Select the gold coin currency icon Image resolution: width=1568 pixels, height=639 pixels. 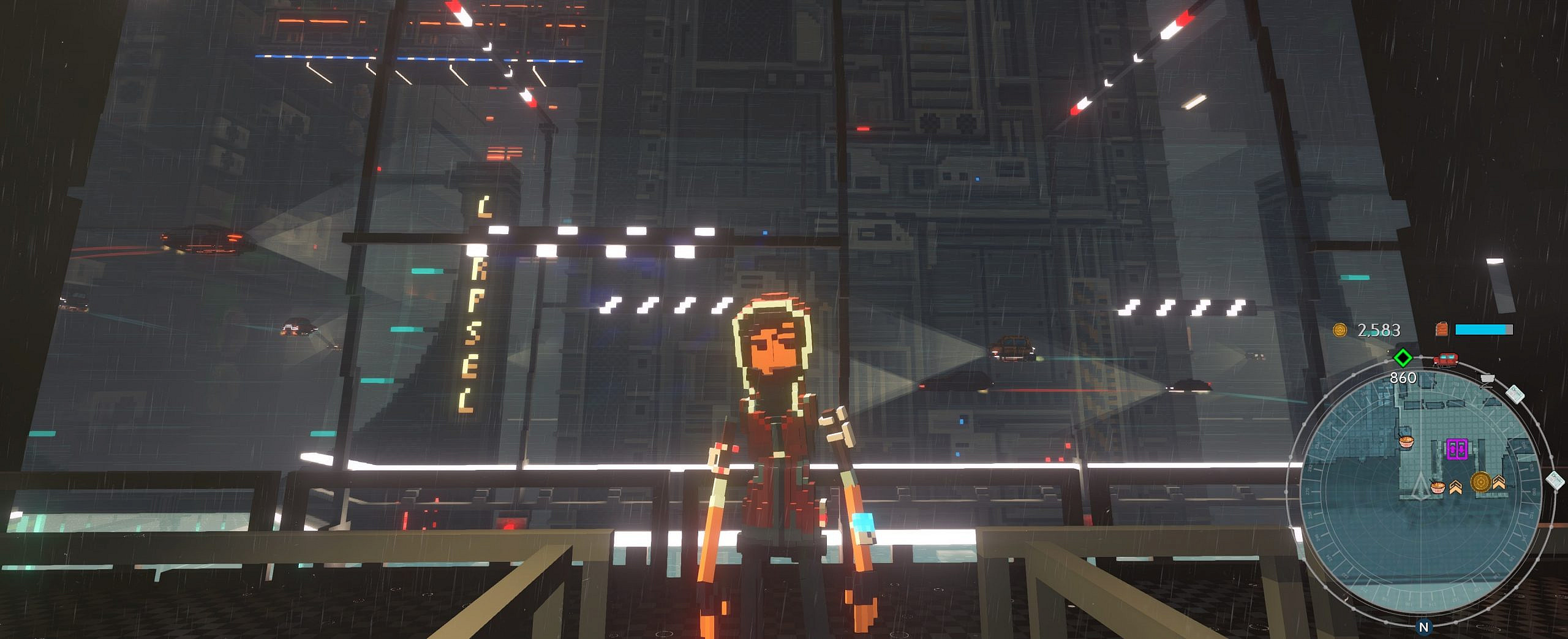[x=1340, y=331]
